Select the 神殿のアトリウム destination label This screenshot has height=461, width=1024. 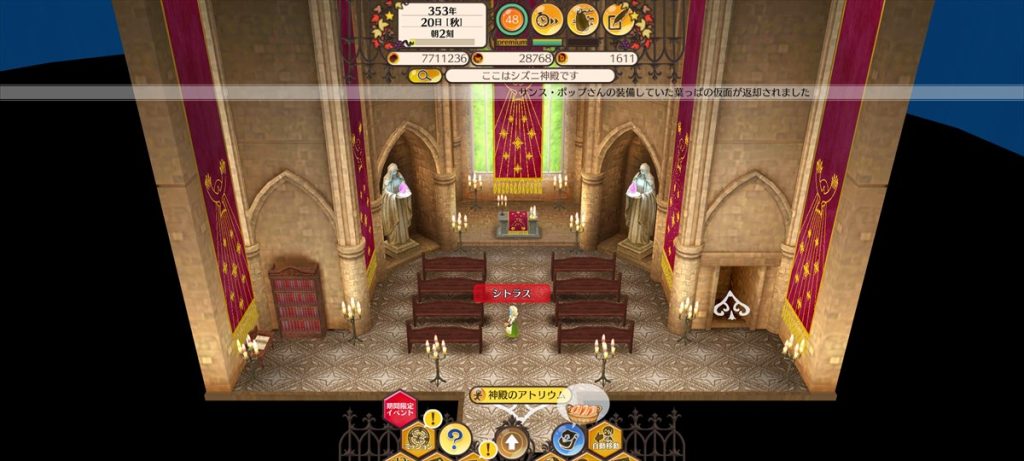point(516,395)
